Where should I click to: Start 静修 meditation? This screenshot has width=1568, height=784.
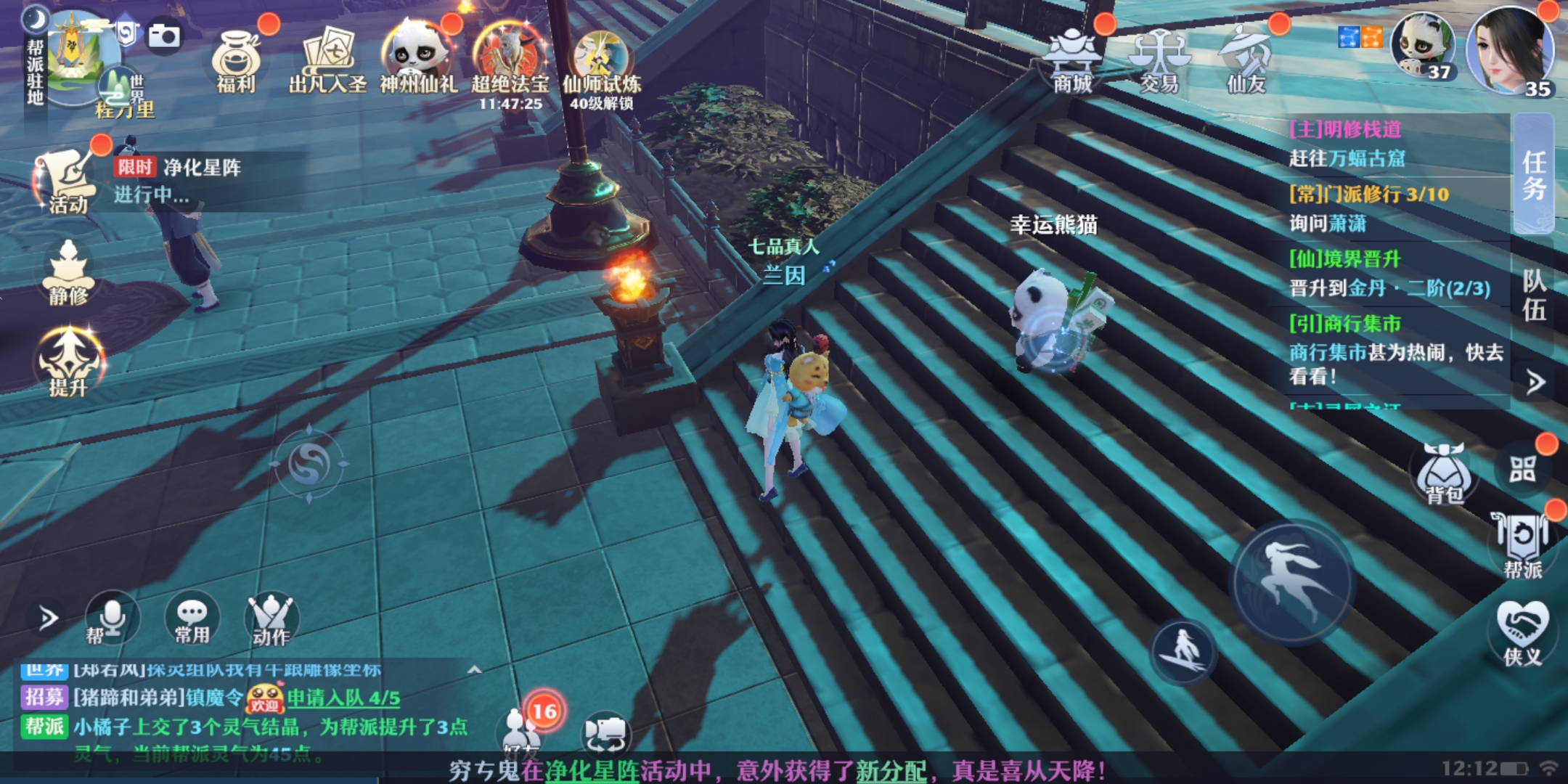coord(68,272)
